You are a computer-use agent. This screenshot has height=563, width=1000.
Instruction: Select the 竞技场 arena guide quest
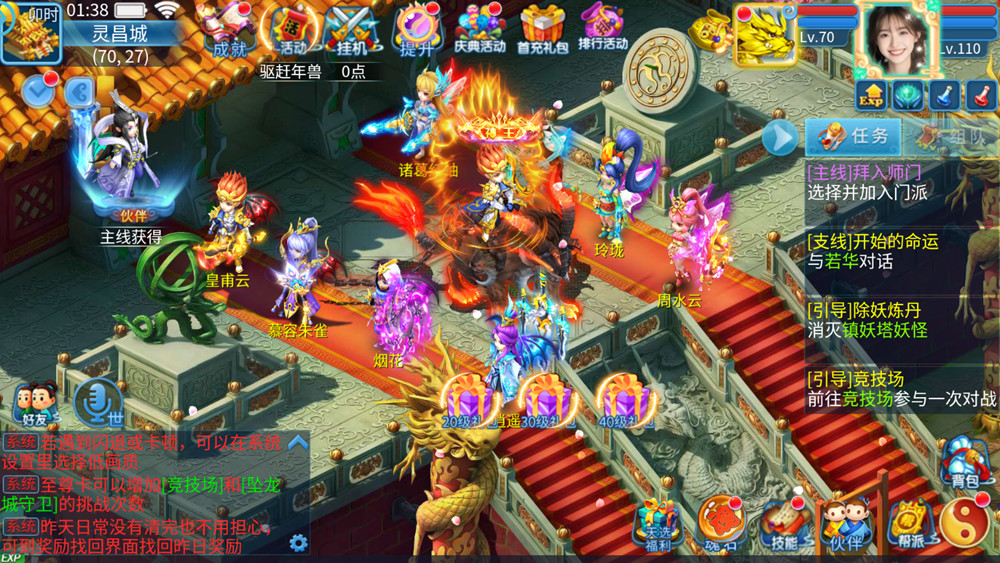click(900, 388)
